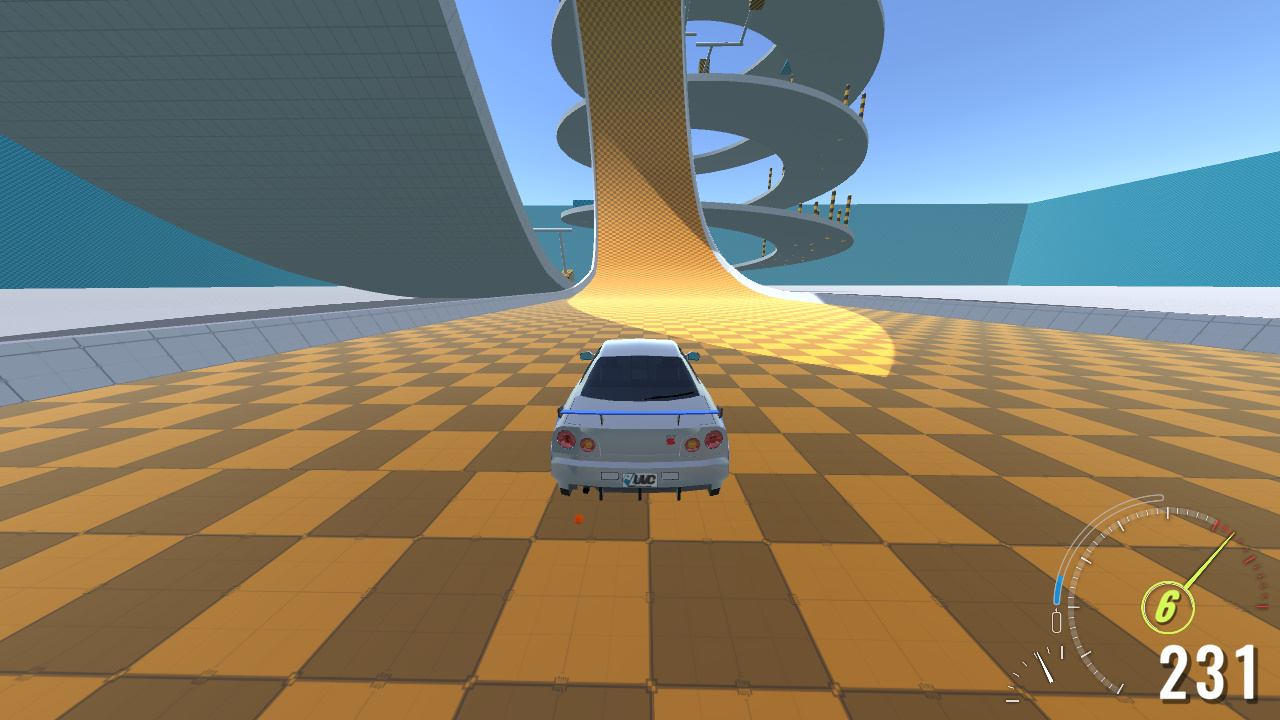Screen dimensions: 1280x720
Task: Click the blue RPM progress bar on the gauge
Action: pyautogui.click(x=1060, y=587)
